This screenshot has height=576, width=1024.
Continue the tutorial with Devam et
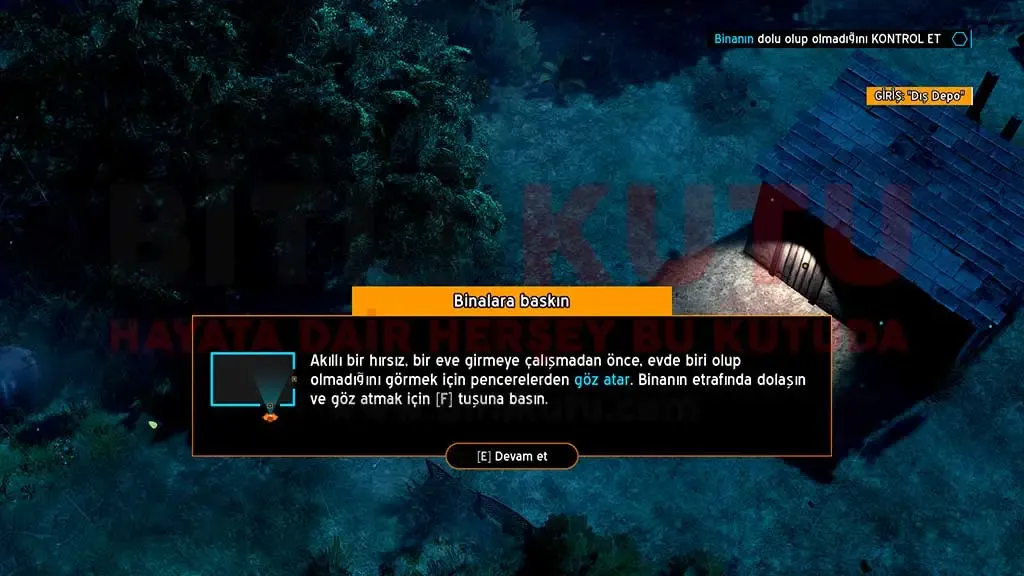512,456
